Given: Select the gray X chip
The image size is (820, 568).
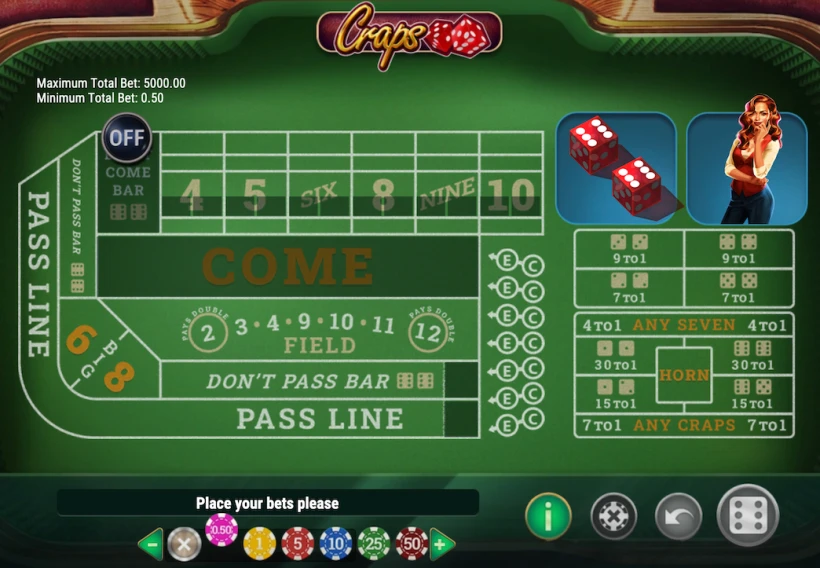Looking at the screenshot, I should pos(184,544).
